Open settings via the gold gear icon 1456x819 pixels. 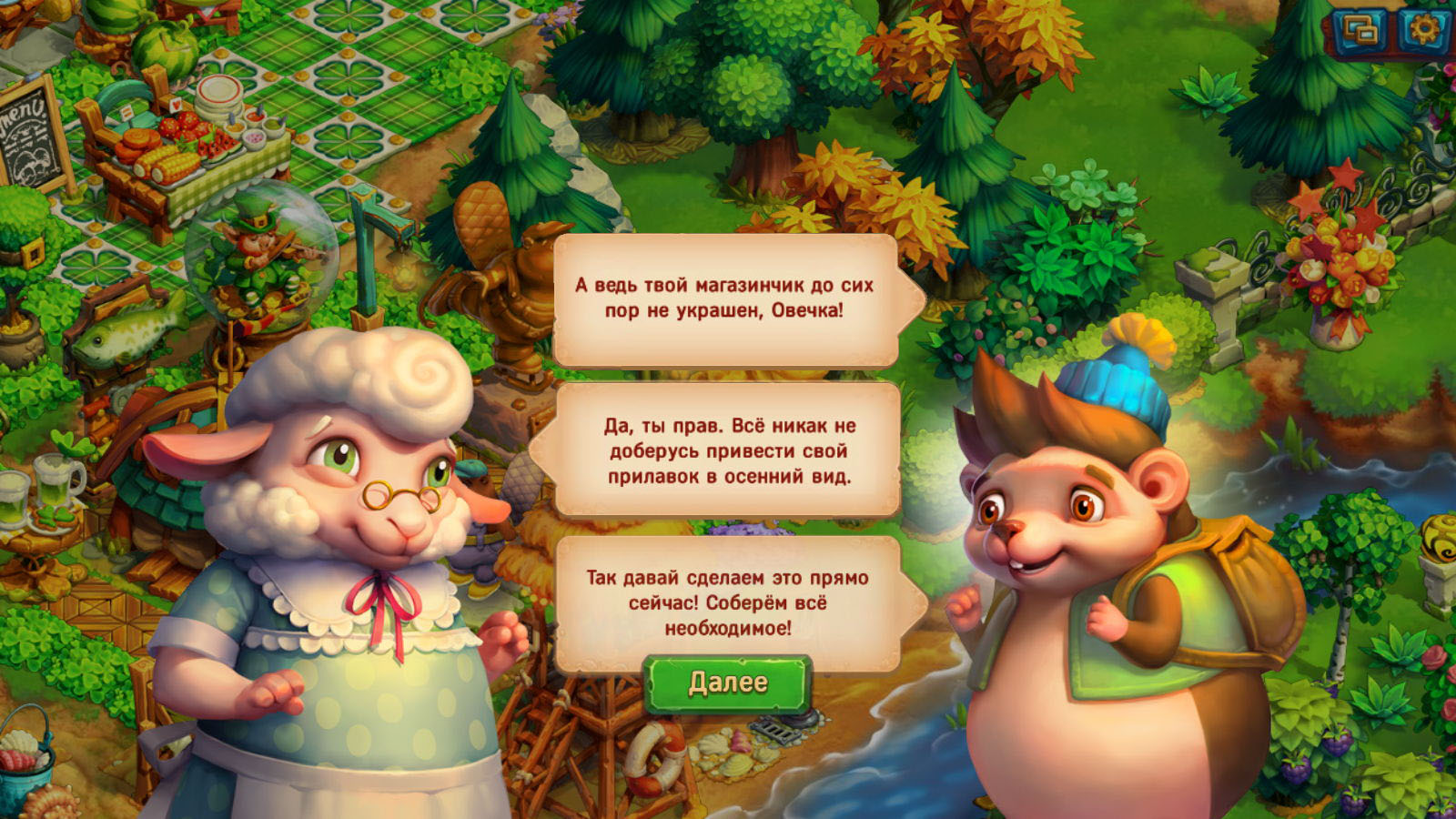coord(1423,30)
